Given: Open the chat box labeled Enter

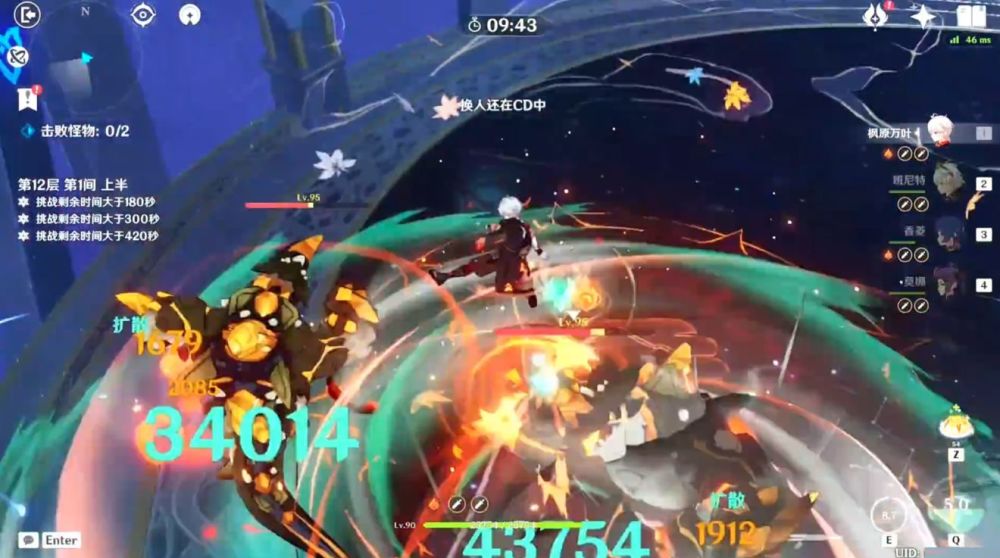Looking at the screenshot, I should point(50,540).
